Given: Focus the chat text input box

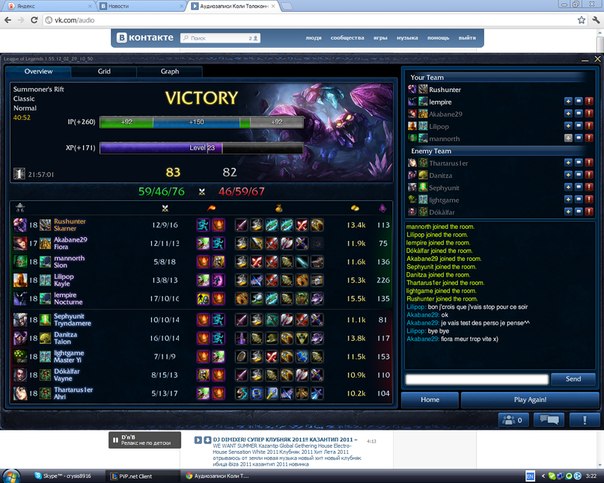Looking at the screenshot, I should 477,379.
